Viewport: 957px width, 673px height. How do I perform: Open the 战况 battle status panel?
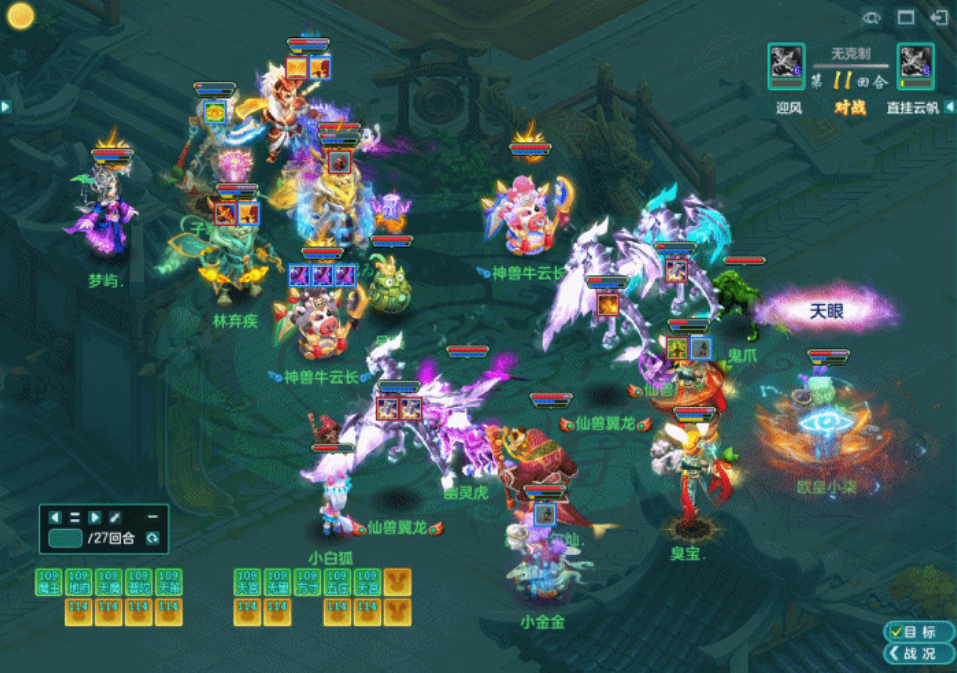click(911, 653)
